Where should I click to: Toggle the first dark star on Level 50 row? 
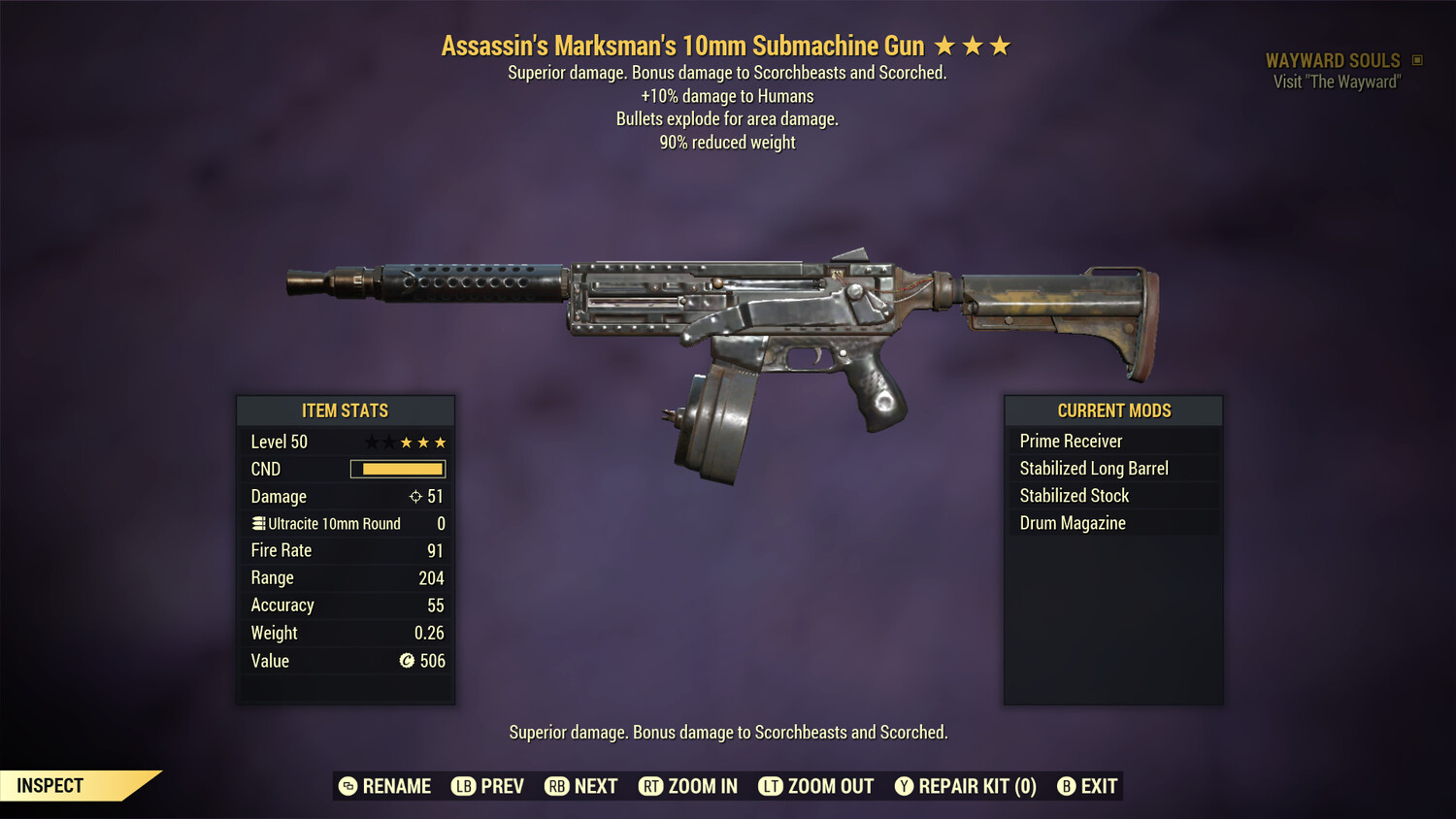(372, 442)
